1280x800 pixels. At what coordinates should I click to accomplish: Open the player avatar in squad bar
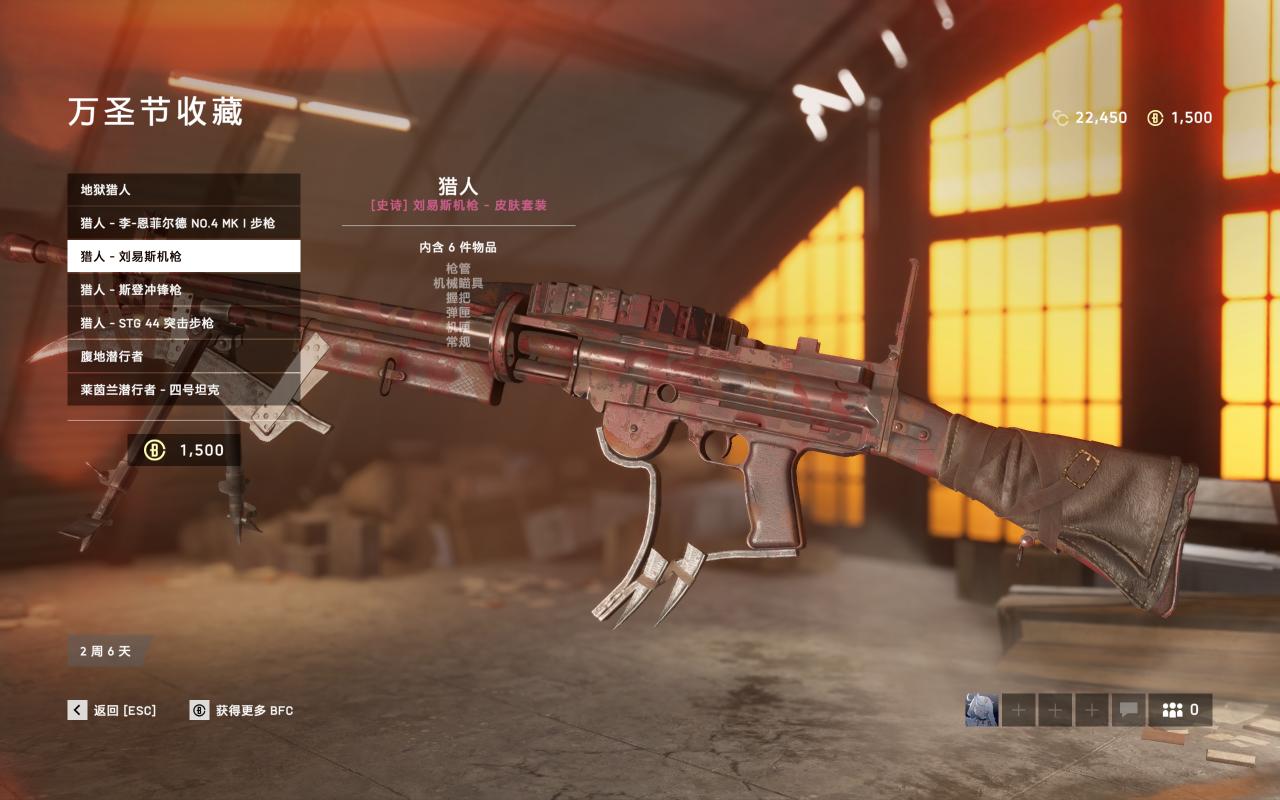coord(981,710)
